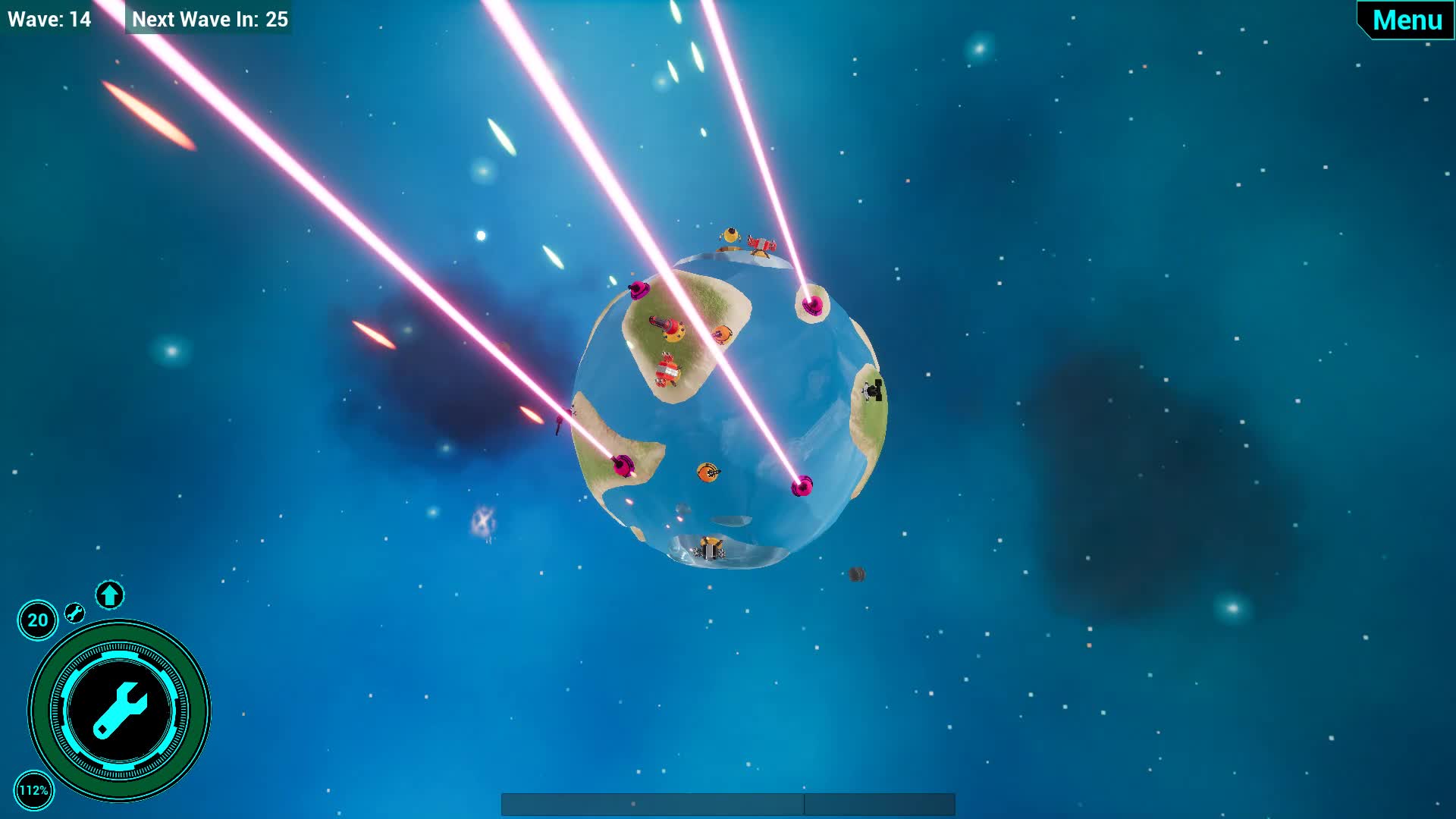
Task: Click the Next Wave In: 25 timer
Action: tap(209, 20)
